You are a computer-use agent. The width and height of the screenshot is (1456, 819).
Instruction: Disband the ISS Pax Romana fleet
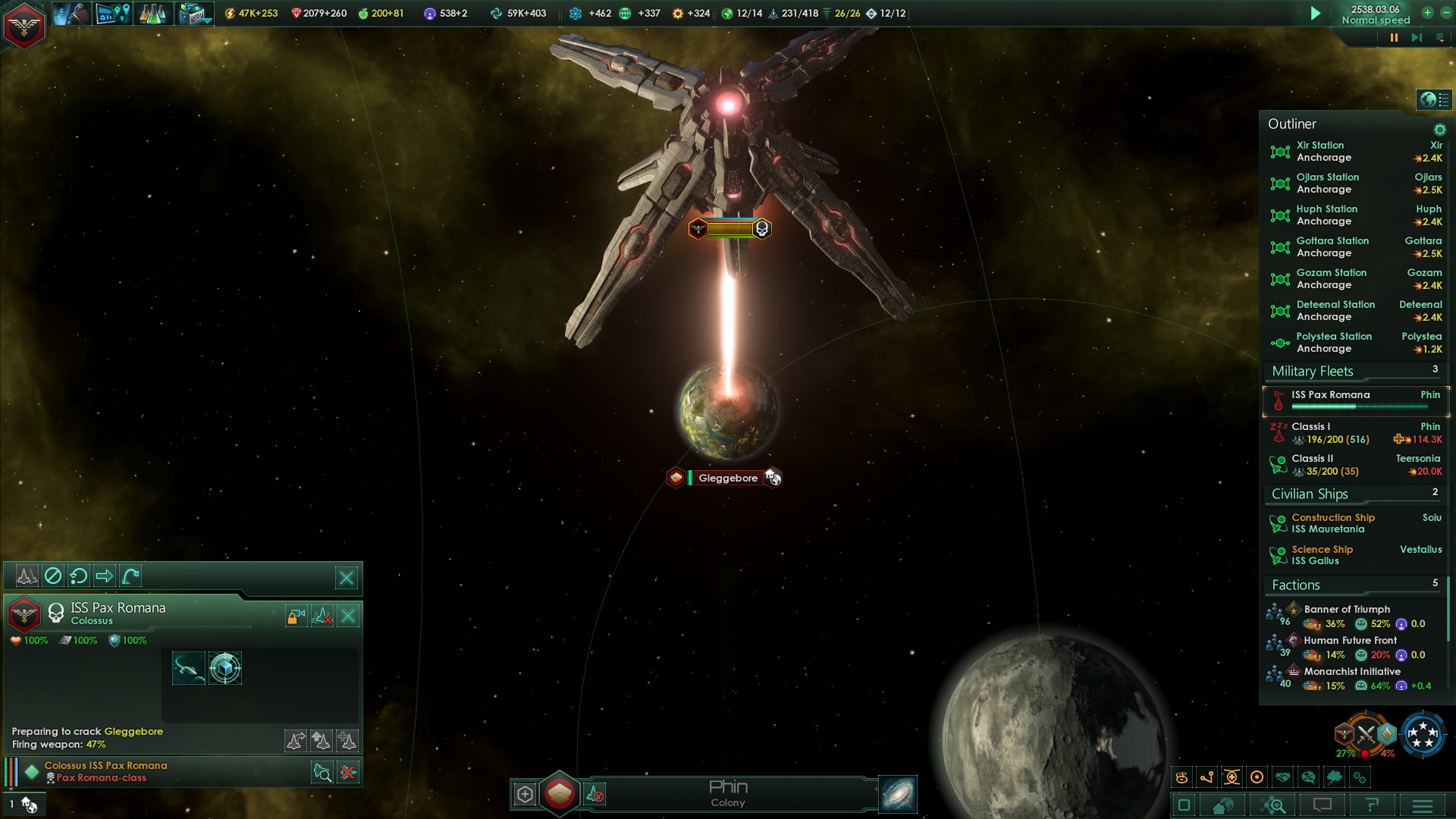point(348,616)
